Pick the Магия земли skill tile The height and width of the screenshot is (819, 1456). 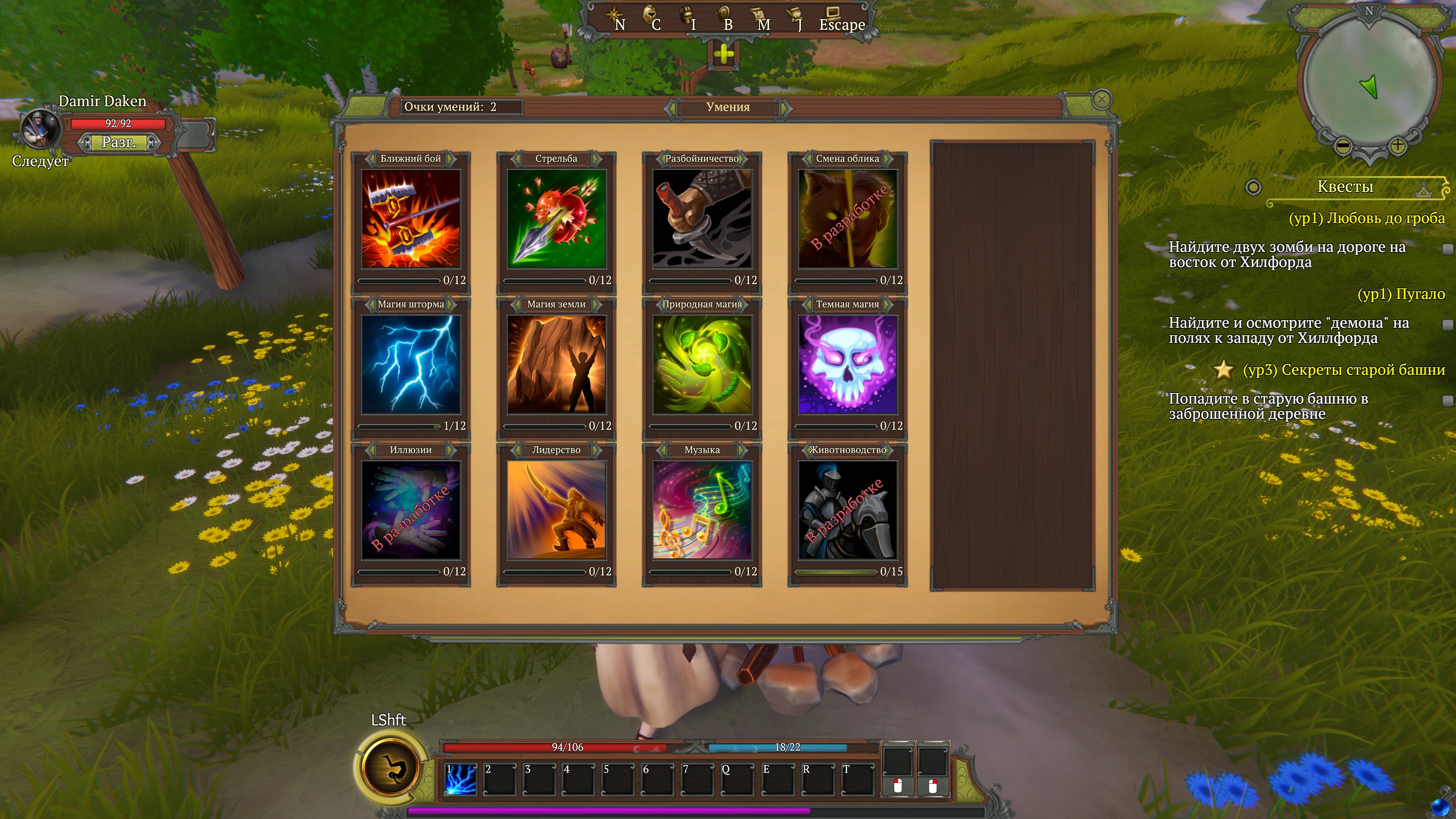point(556,365)
